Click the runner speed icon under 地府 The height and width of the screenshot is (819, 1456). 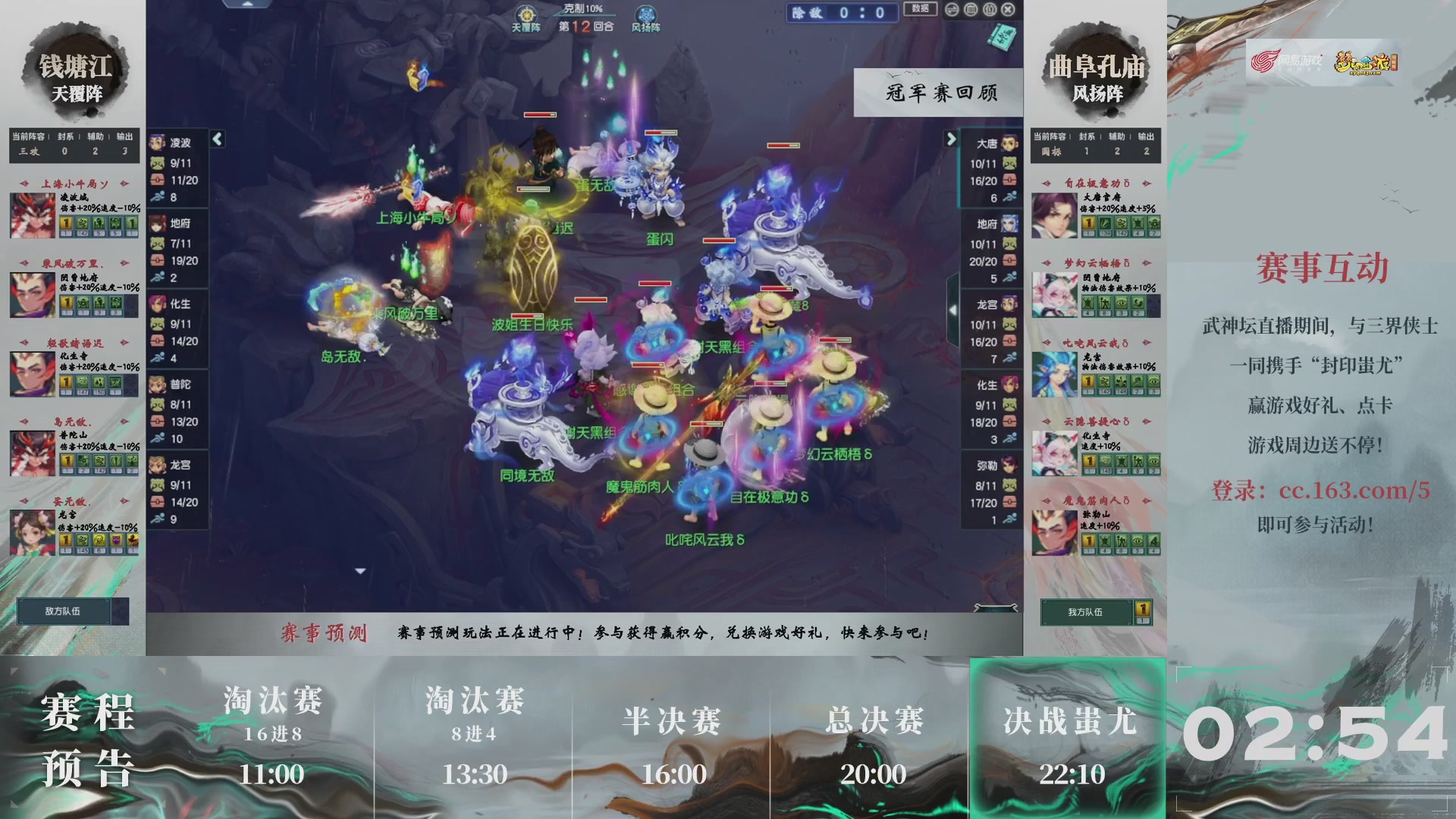159,278
